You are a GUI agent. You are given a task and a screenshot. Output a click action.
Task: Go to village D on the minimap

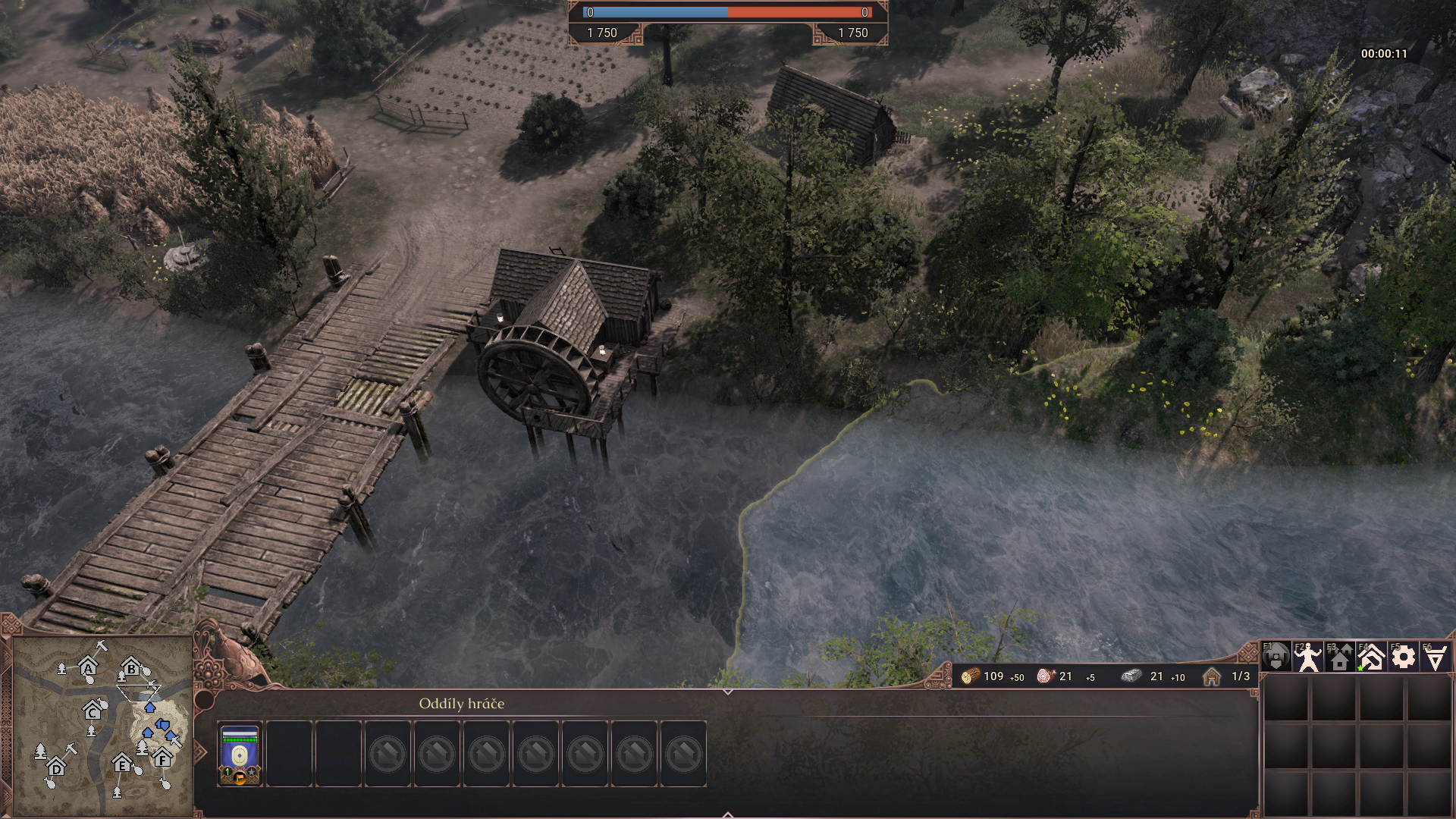pos(56,767)
